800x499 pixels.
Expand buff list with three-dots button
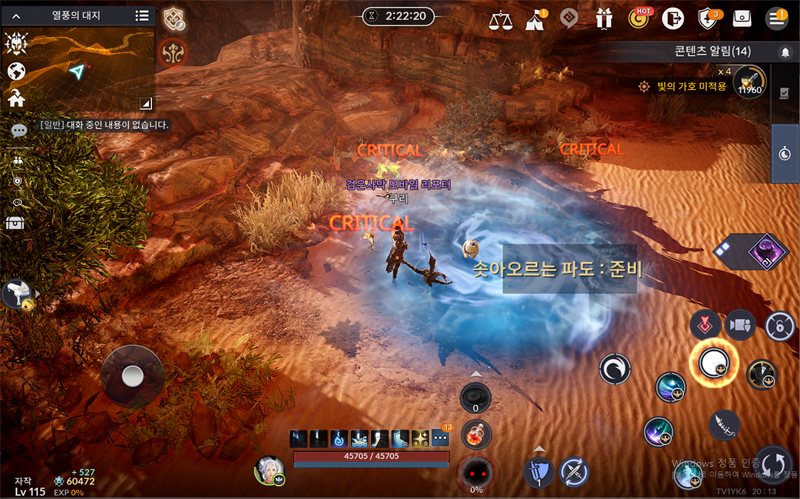[441, 439]
